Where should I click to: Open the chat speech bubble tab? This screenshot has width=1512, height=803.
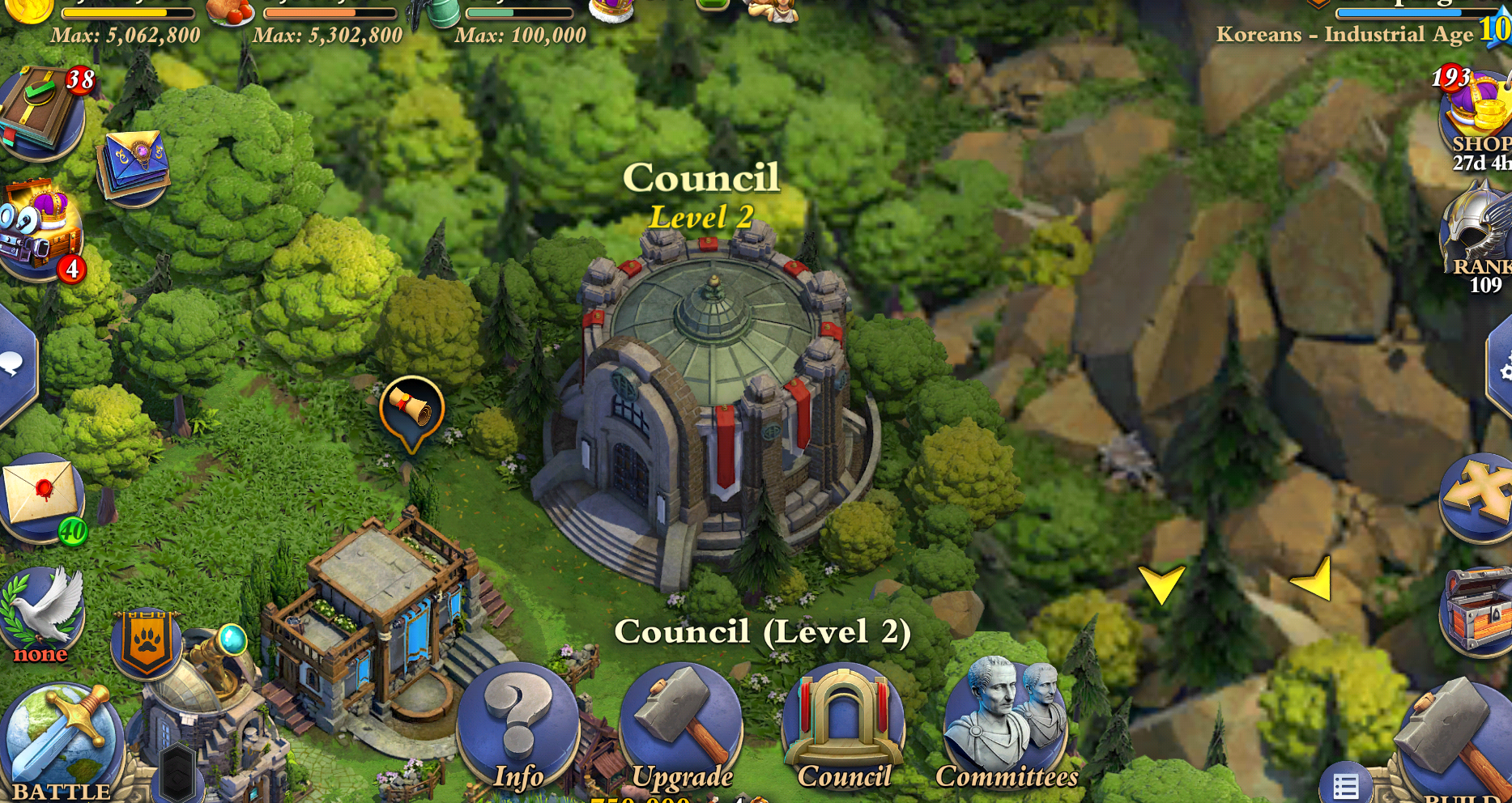click(x=15, y=364)
